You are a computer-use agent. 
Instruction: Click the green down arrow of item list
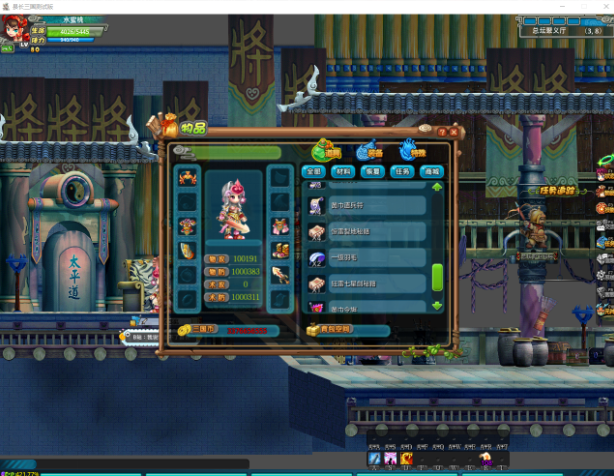point(437,304)
